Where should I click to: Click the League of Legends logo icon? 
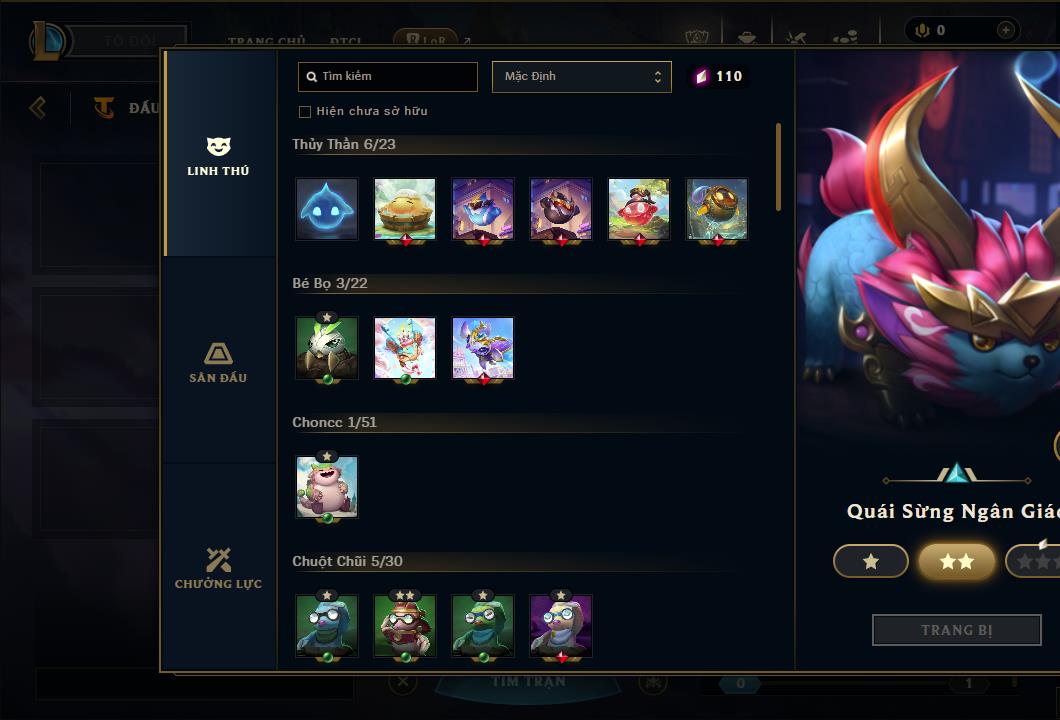pyautogui.click(x=49, y=41)
